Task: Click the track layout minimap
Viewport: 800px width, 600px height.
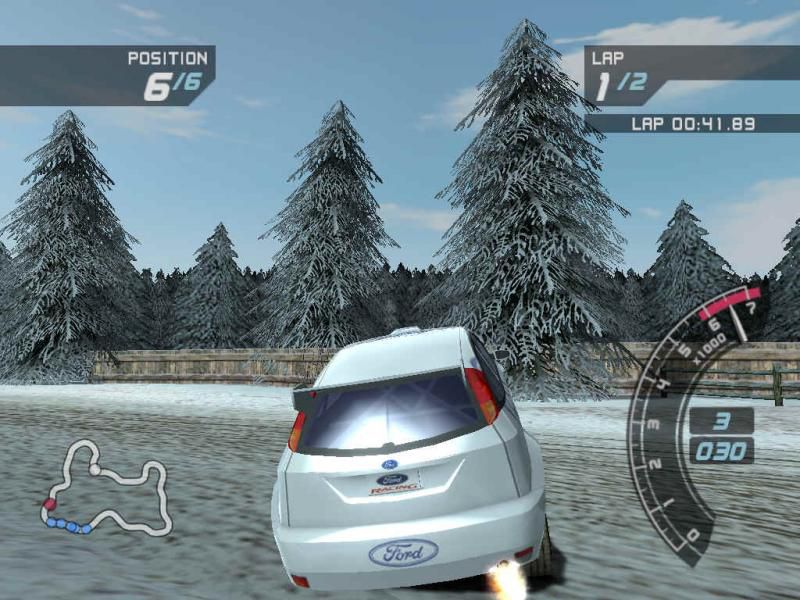Action: point(105,490)
